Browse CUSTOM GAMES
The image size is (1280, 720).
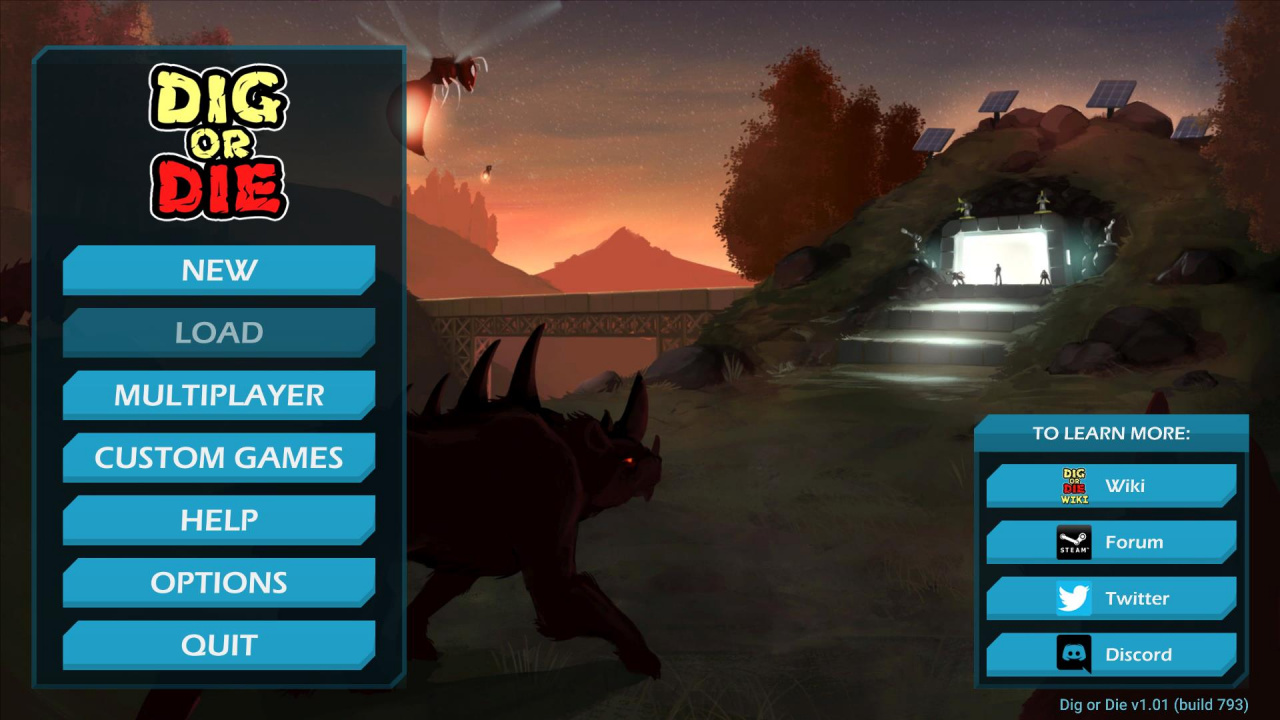coord(219,458)
